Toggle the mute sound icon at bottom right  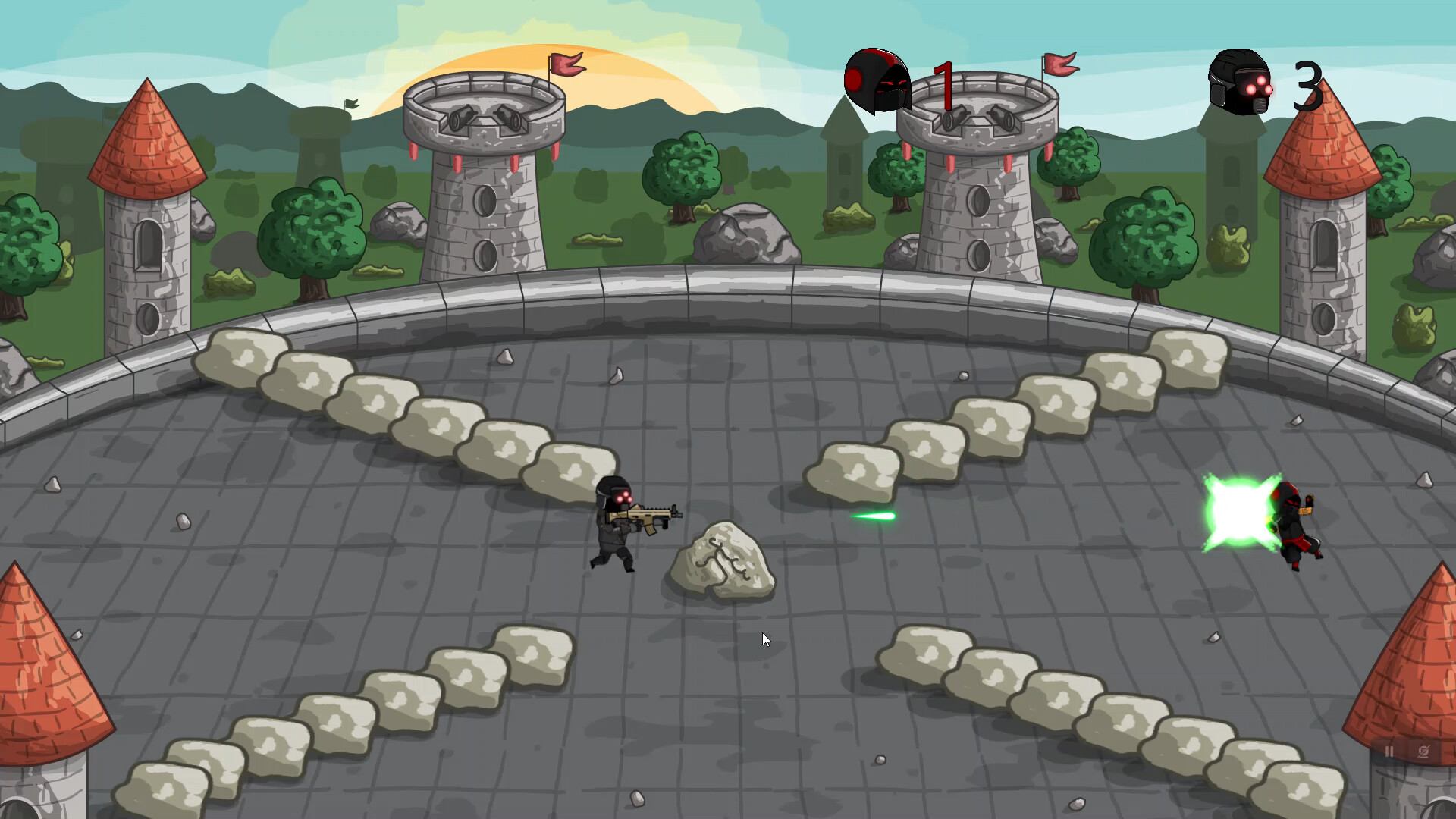pyautogui.click(x=1423, y=752)
